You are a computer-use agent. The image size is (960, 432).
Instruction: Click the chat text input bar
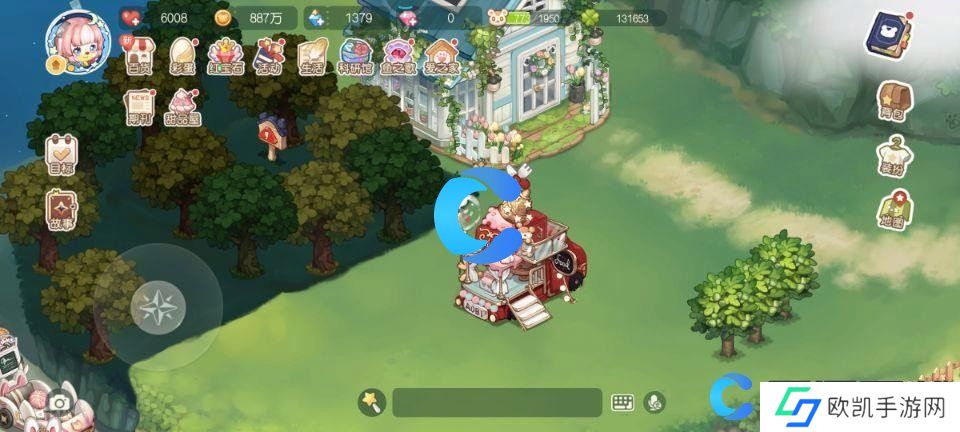pyautogui.click(x=496, y=402)
